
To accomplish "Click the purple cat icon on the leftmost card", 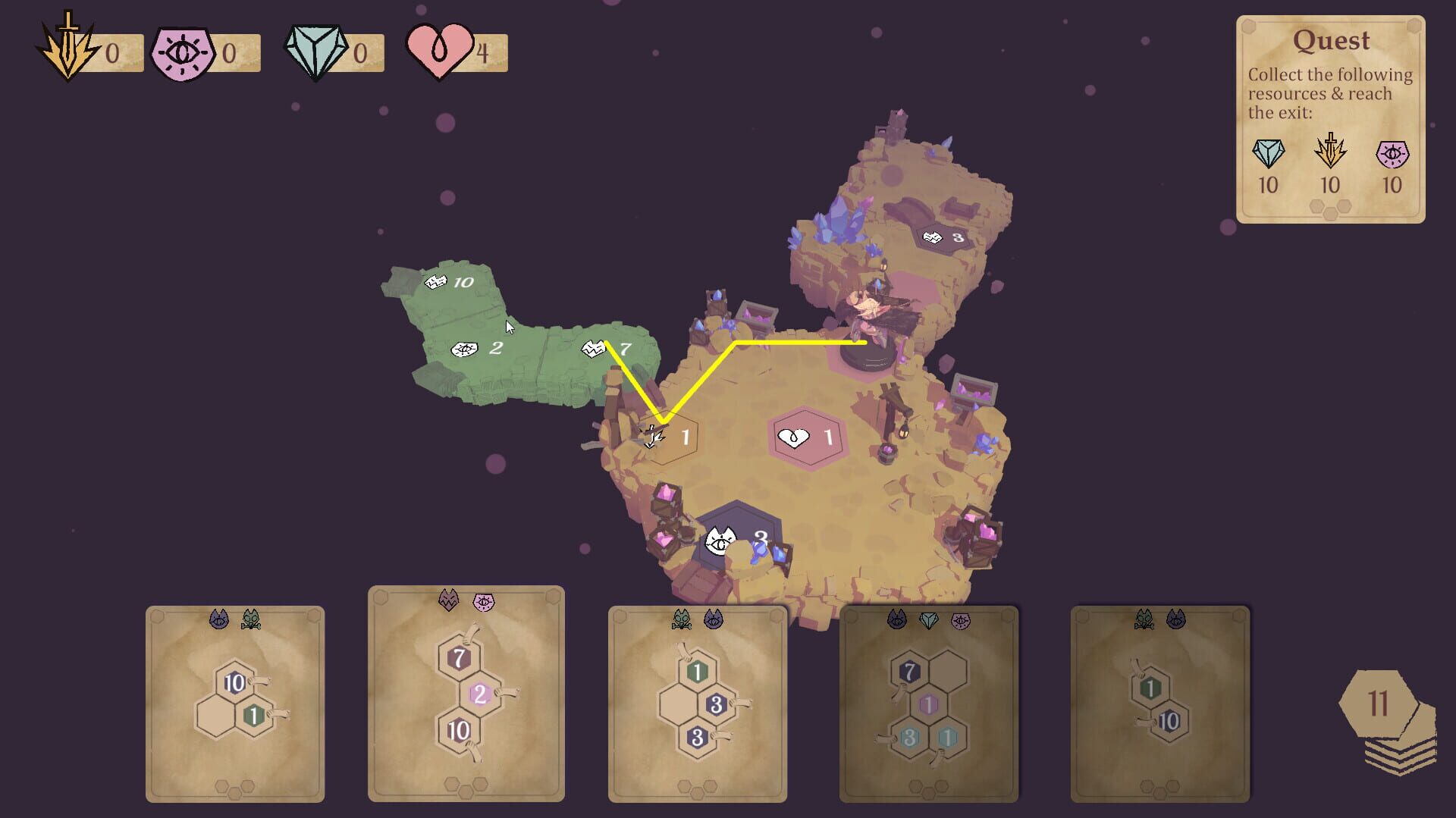I will (218, 617).
